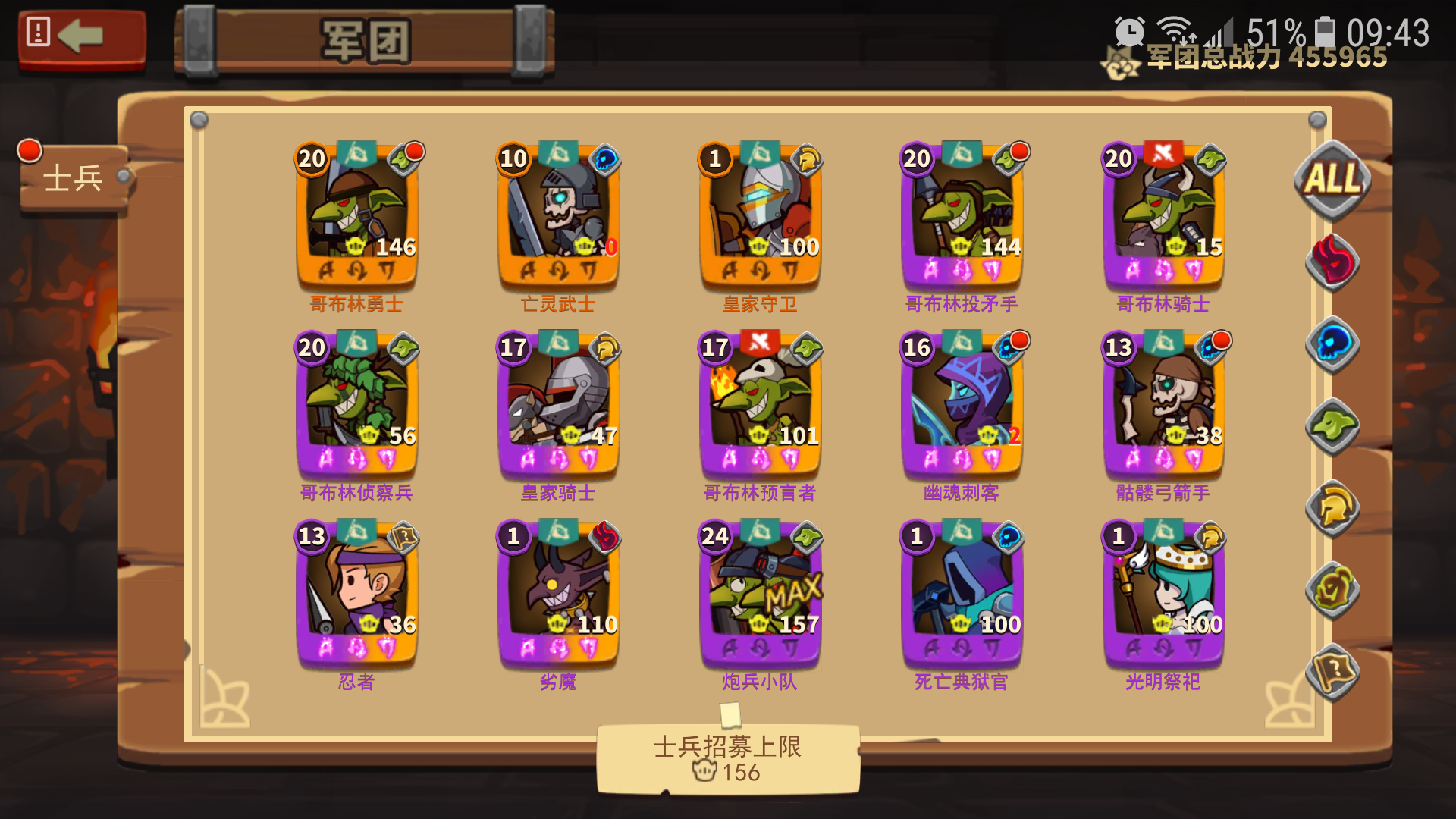Click the question-mark flag filter icon
1456x819 pixels.
pos(1332,671)
